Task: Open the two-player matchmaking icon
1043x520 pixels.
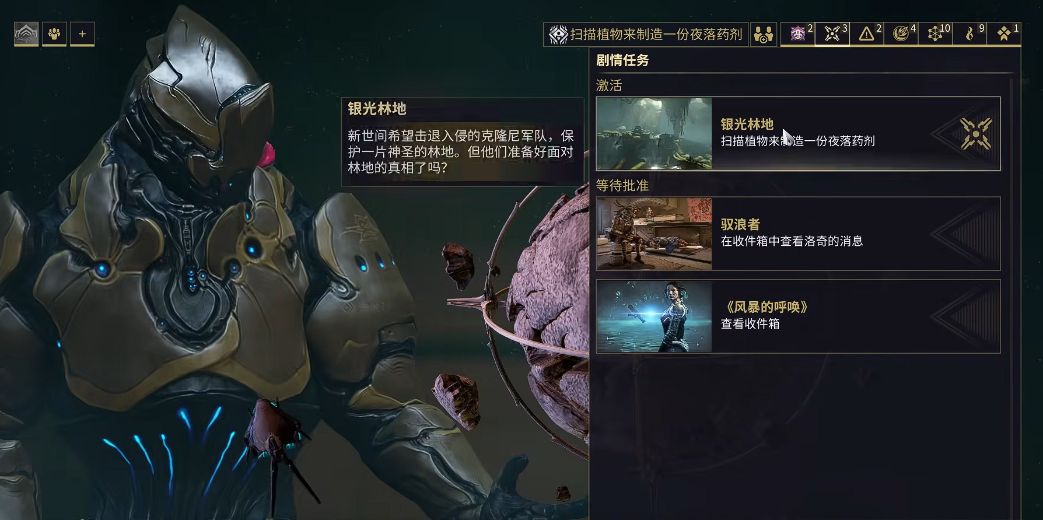Action: coord(763,35)
